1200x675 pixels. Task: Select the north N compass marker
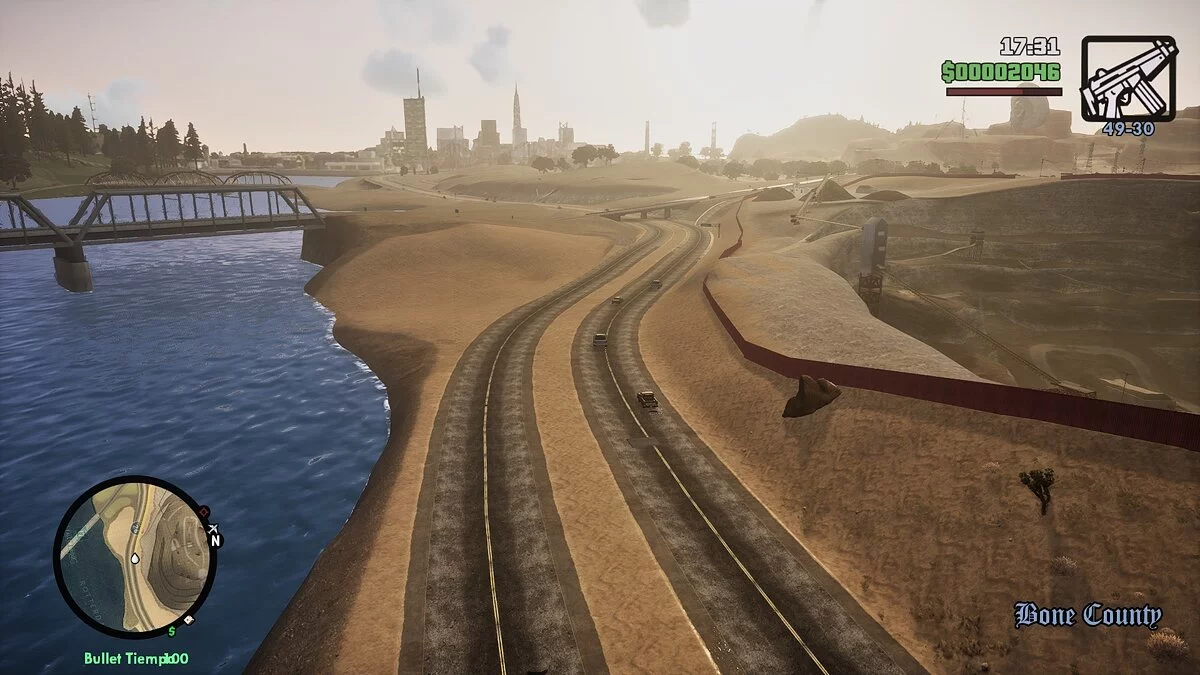[214, 540]
